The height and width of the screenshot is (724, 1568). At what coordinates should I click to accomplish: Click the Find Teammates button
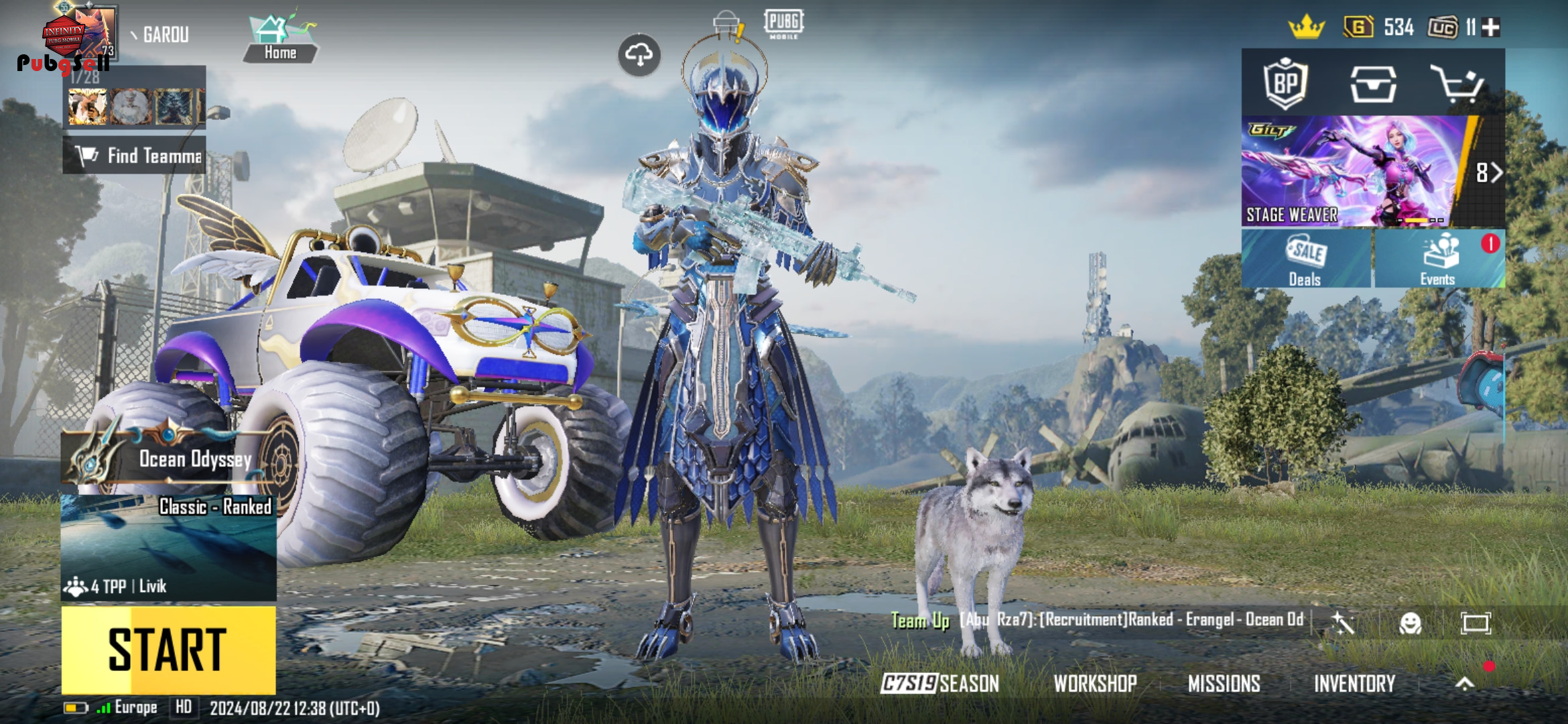coord(135,156)
